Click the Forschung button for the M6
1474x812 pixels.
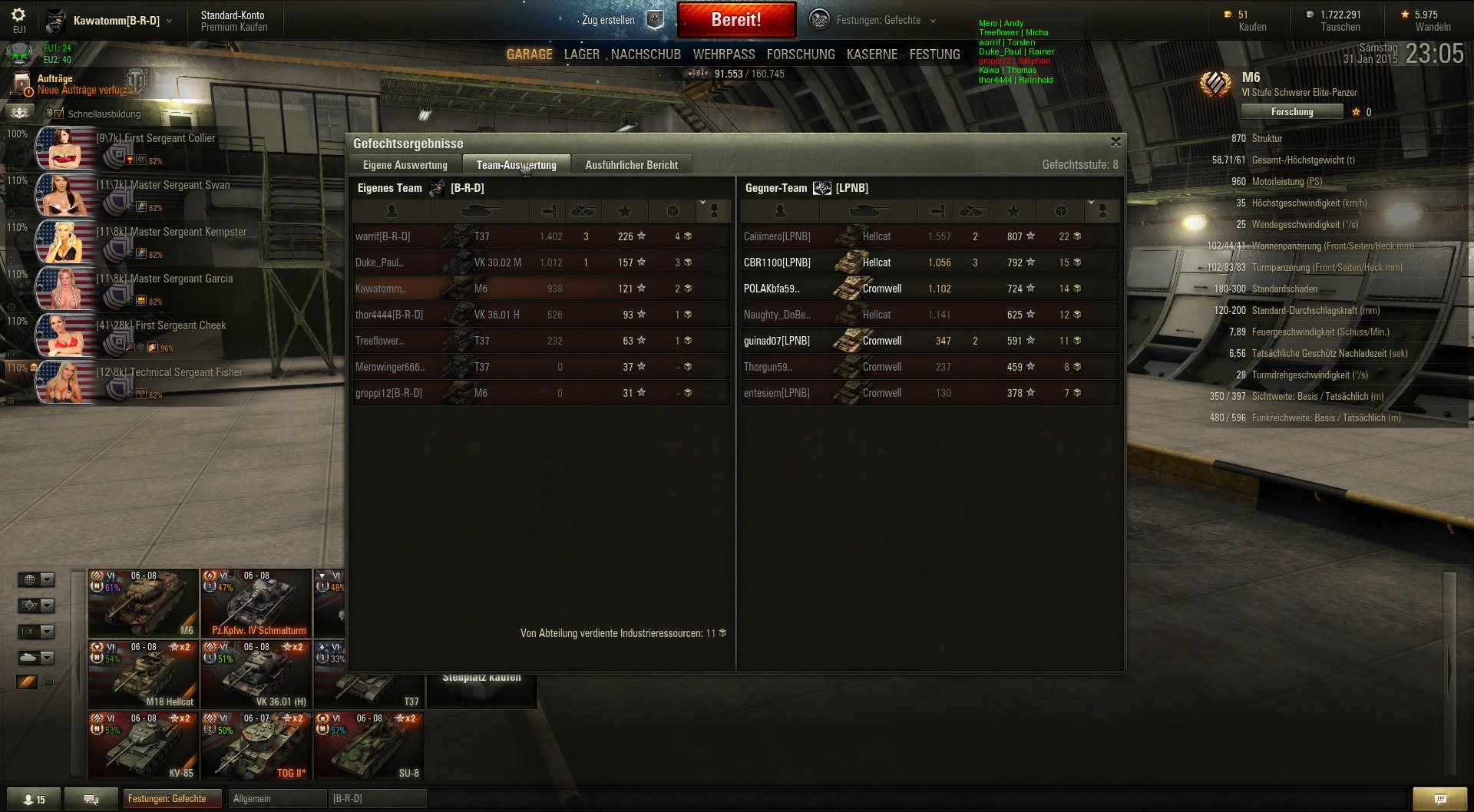(x=1292, y=112)
